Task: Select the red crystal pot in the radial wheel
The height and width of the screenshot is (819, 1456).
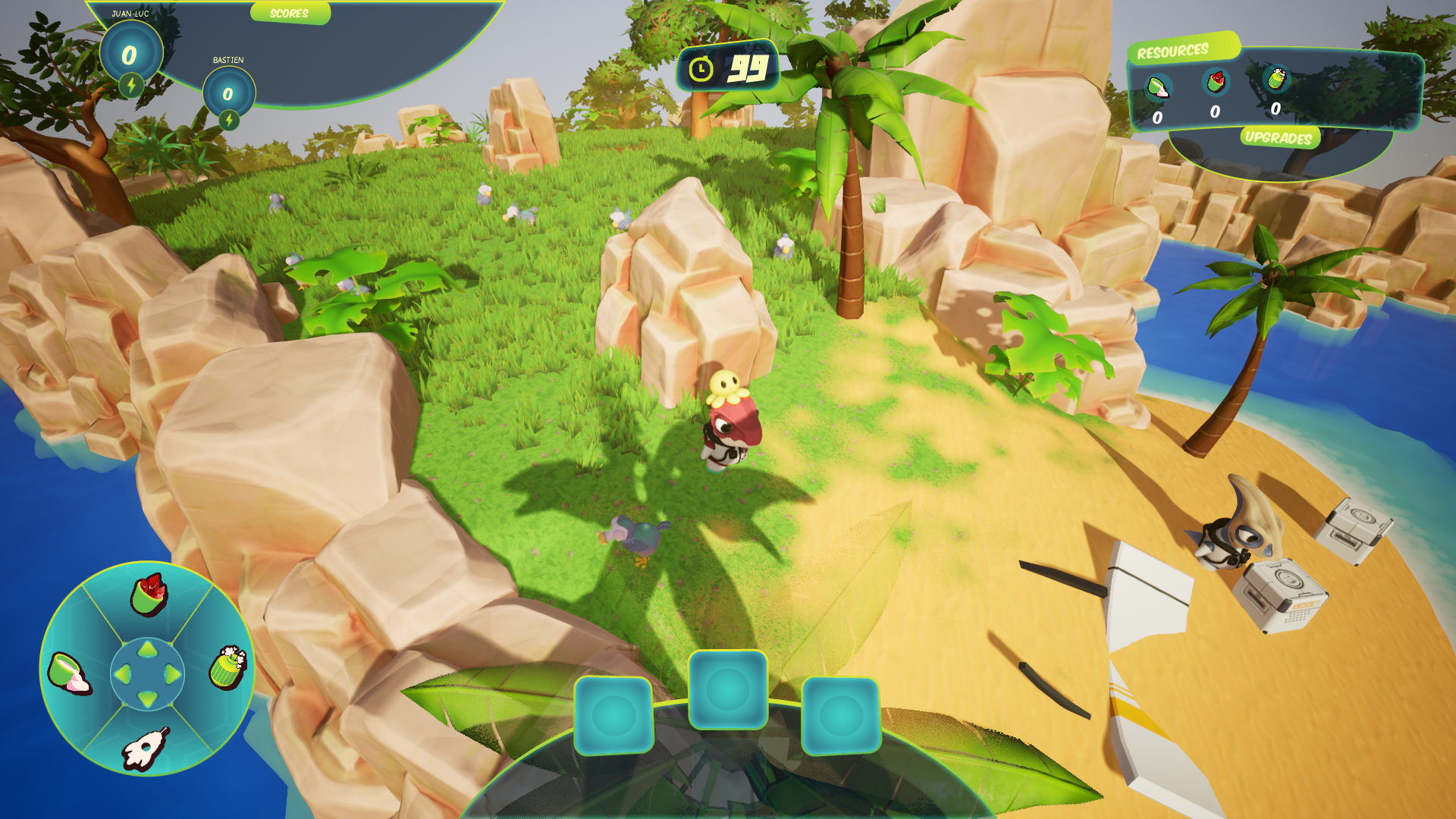Action: pyautogui.click(x=149, y=595)
